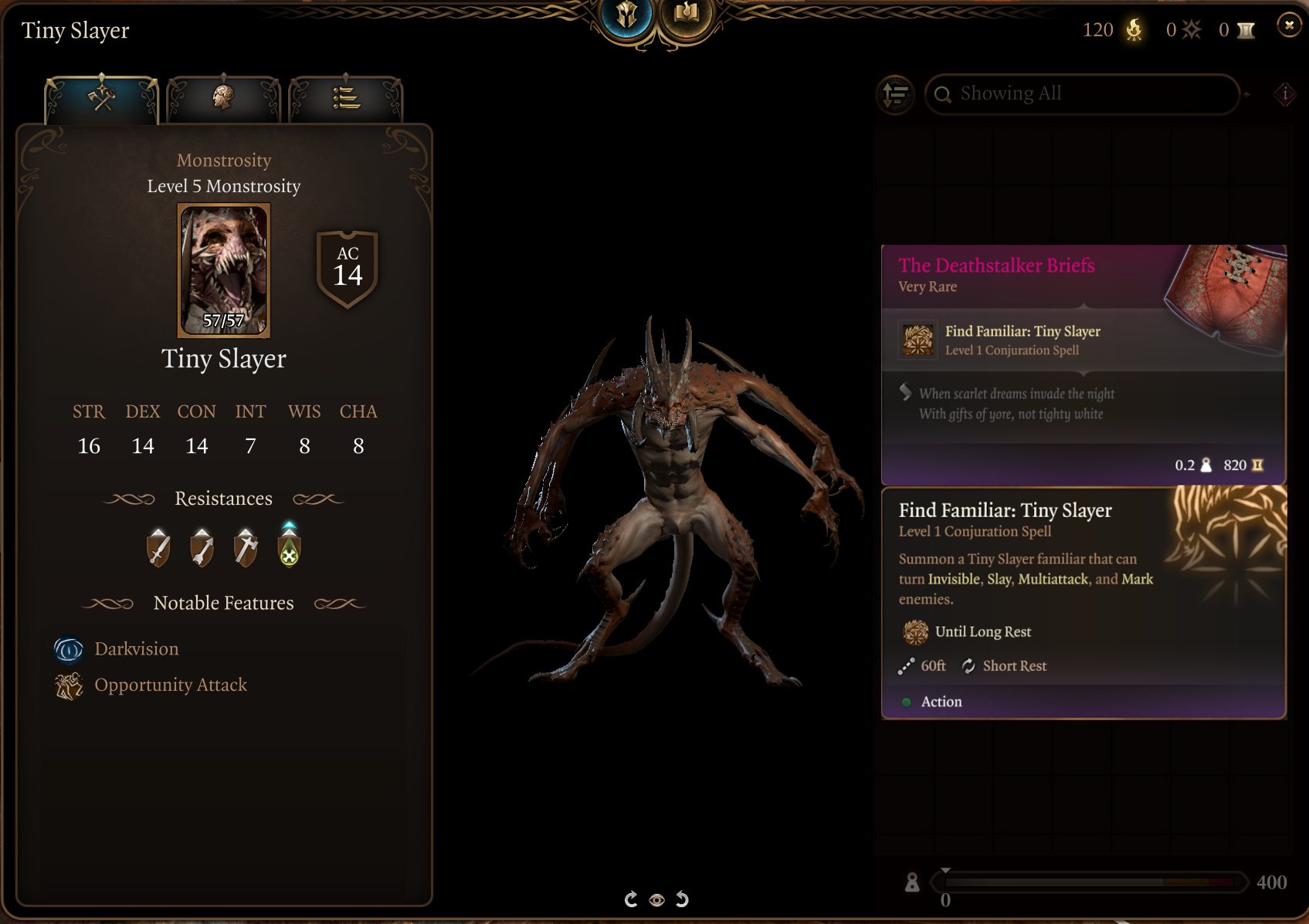Click the AC 14 shield badge
The width and height of the screenshot is (1309, 924).
tap(348, 268)
